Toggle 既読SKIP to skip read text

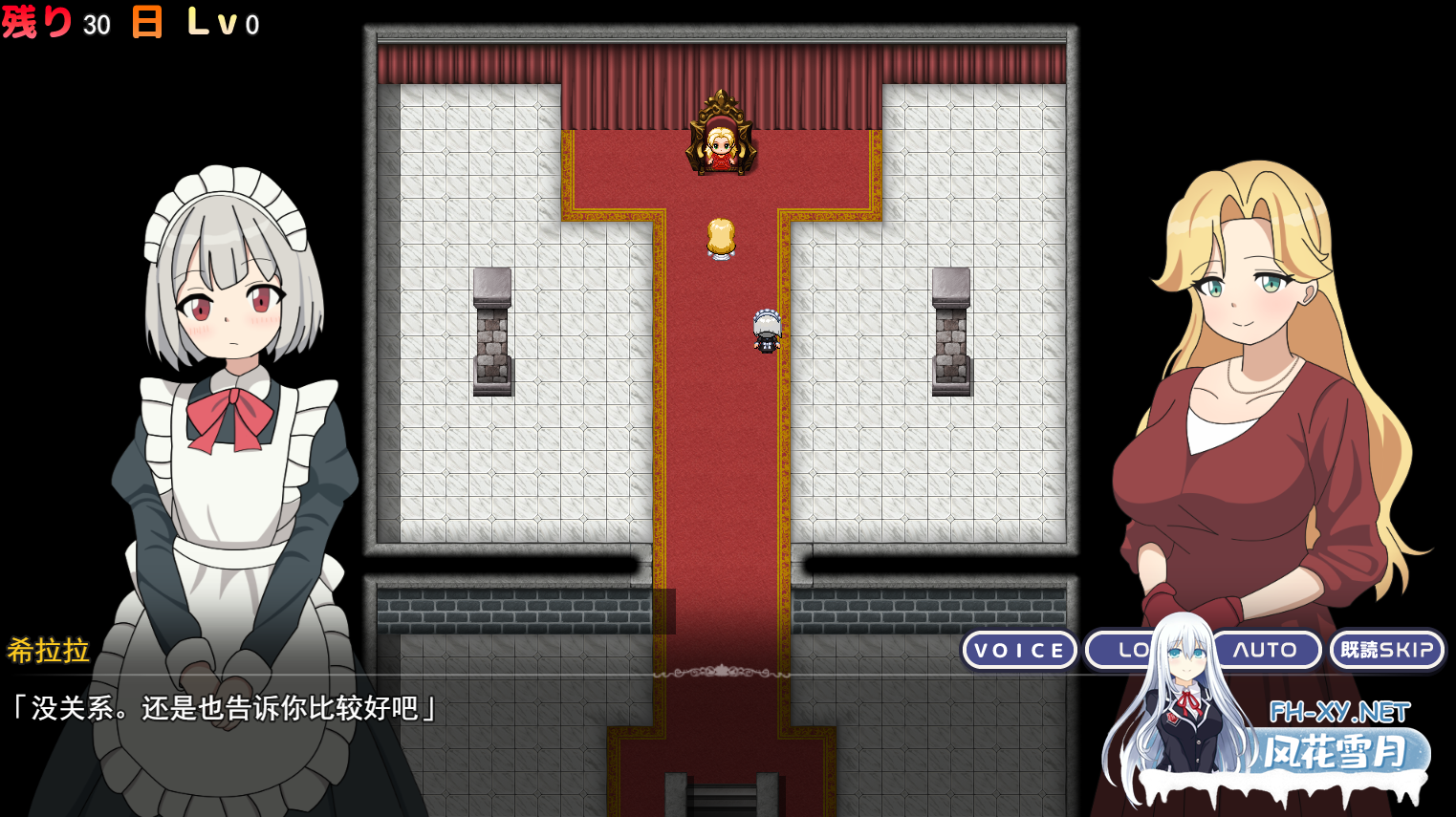1385,650
